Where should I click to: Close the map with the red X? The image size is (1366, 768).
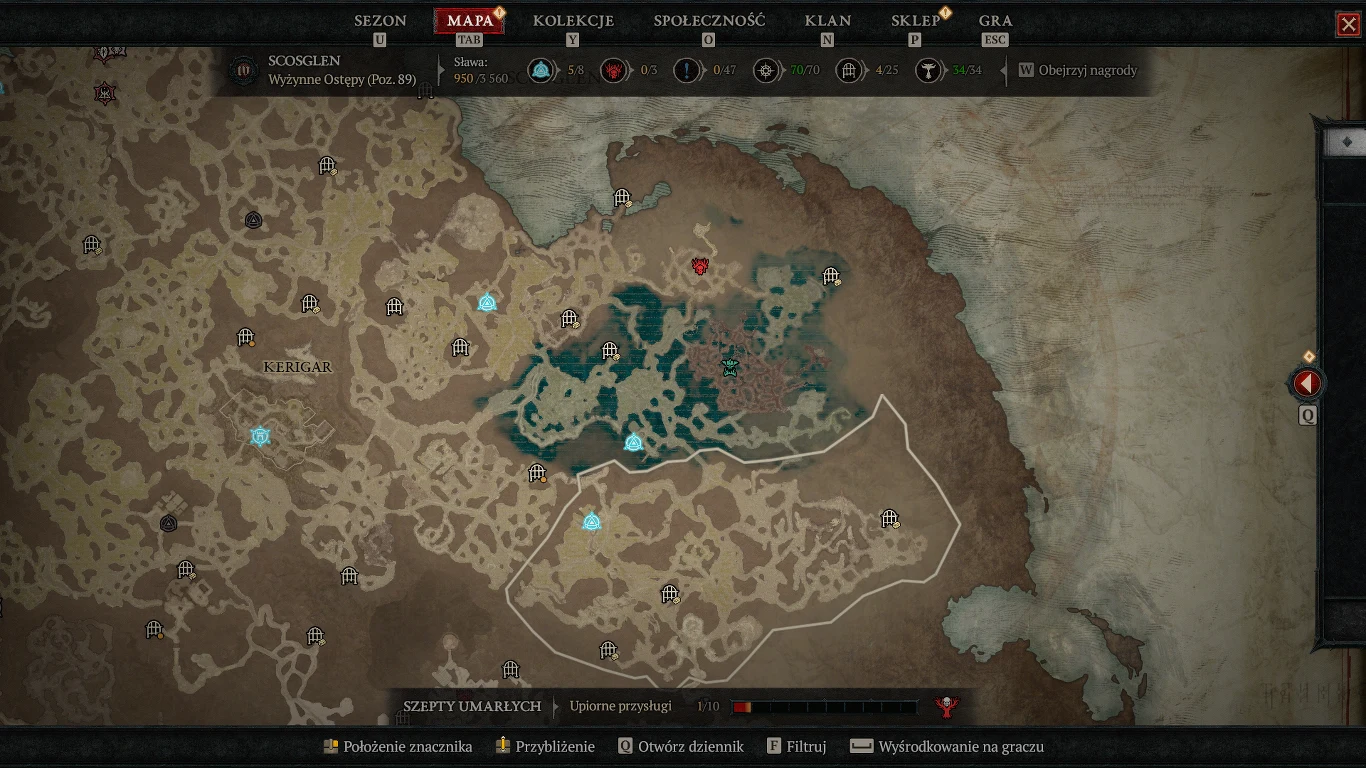[1348, 24]
